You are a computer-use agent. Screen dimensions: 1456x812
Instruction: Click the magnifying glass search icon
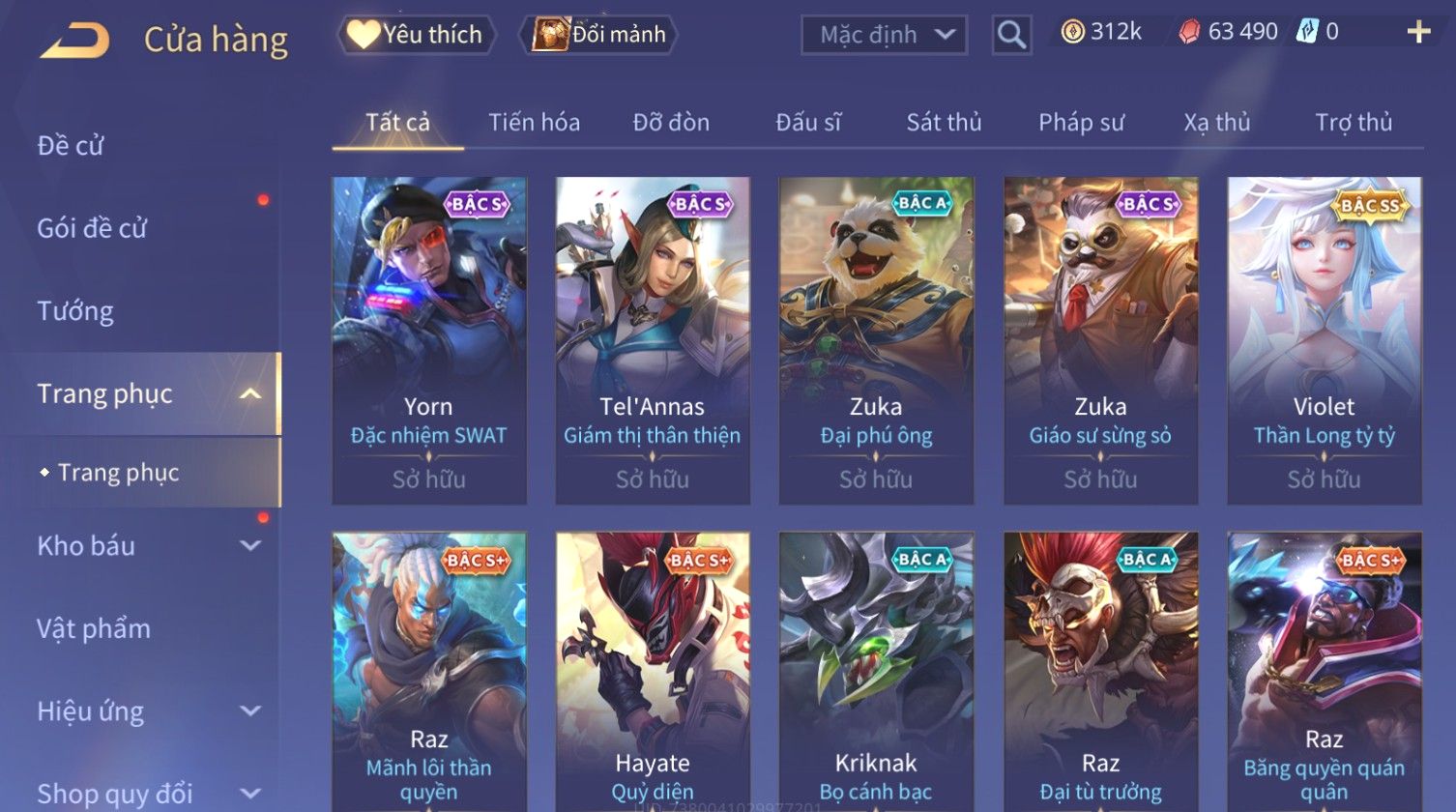[x=1011, y=35]
